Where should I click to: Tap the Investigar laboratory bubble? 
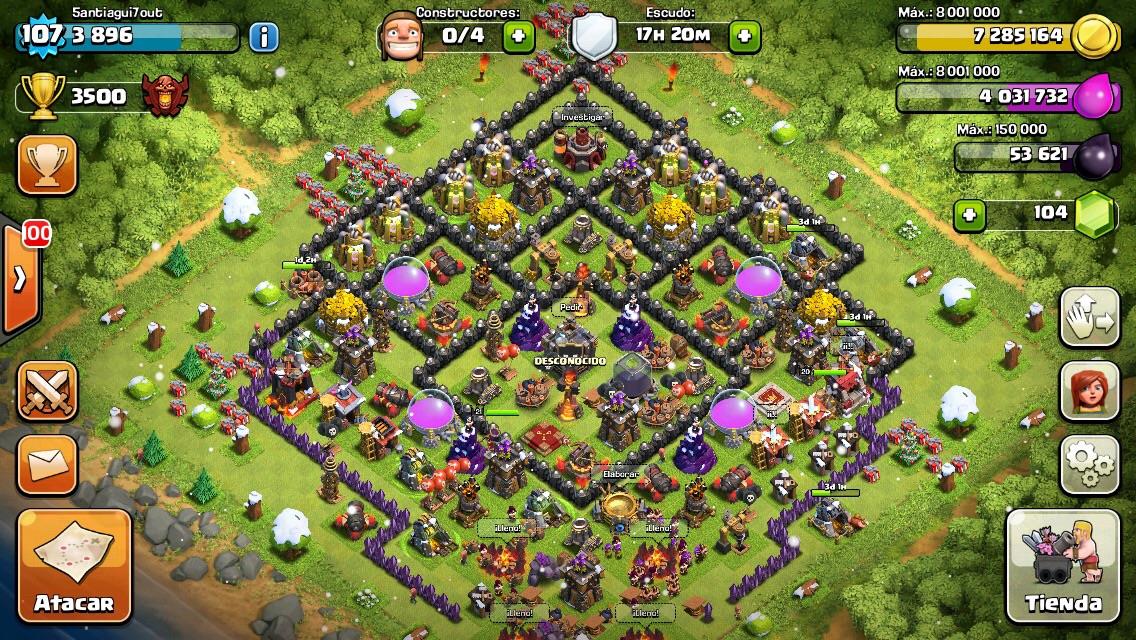click(x=581, y=117)
